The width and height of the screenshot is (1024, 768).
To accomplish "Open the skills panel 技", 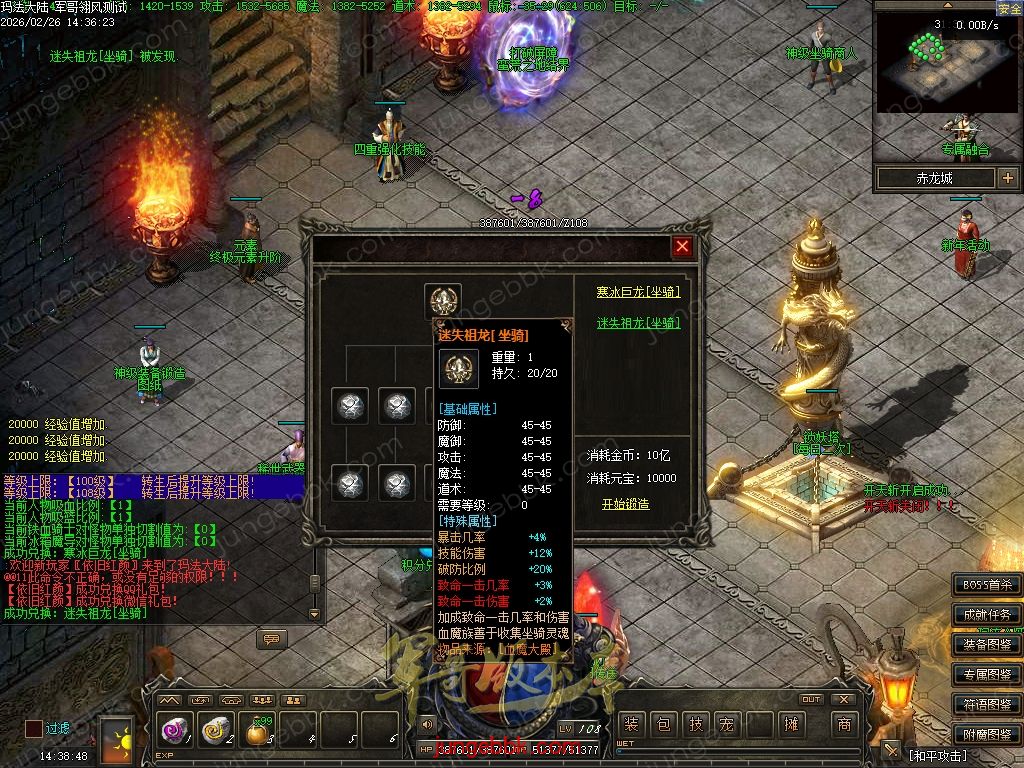I will [695, 725].
